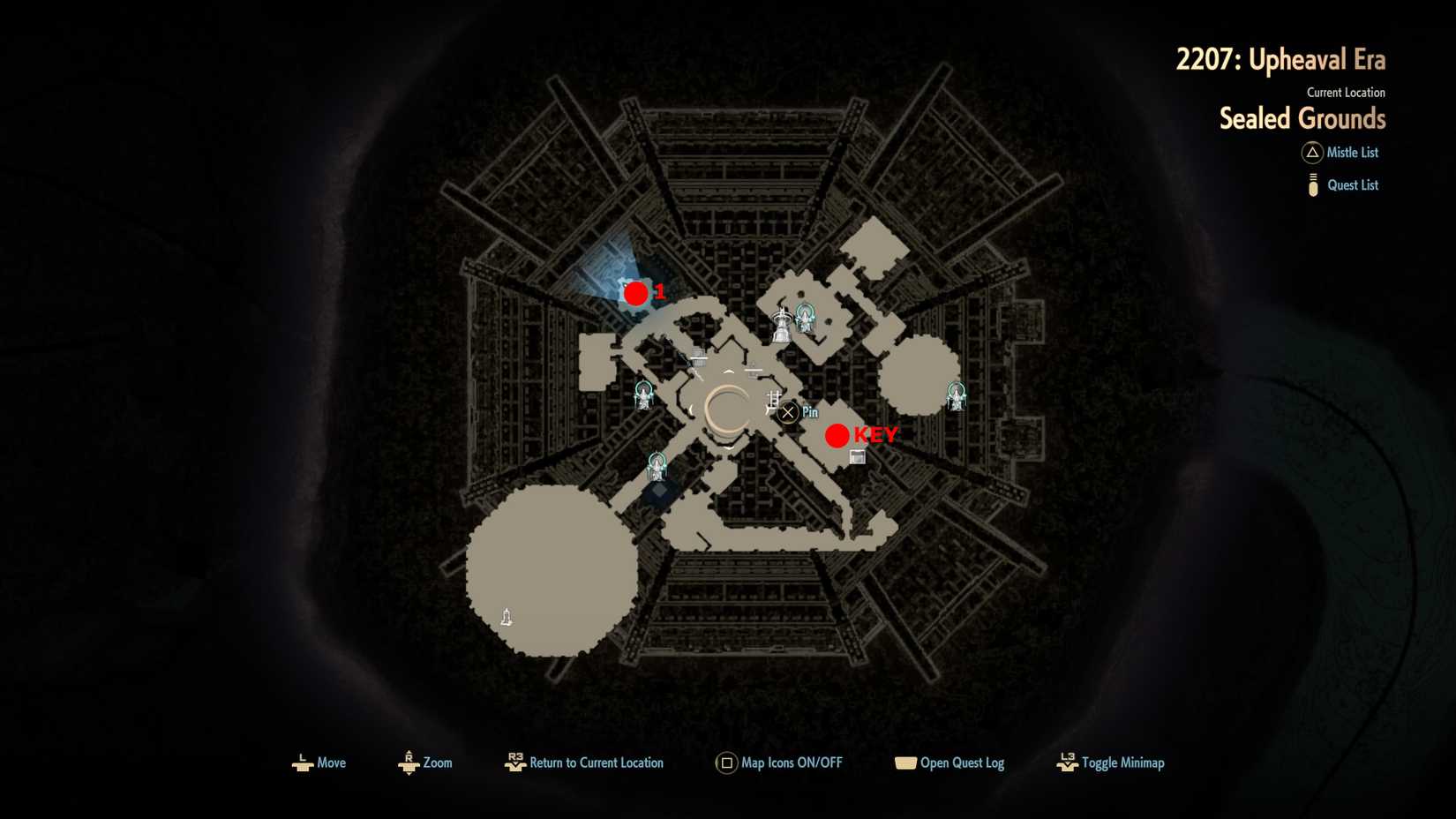
Task: Use the map Zoom control
Action: 409,763
